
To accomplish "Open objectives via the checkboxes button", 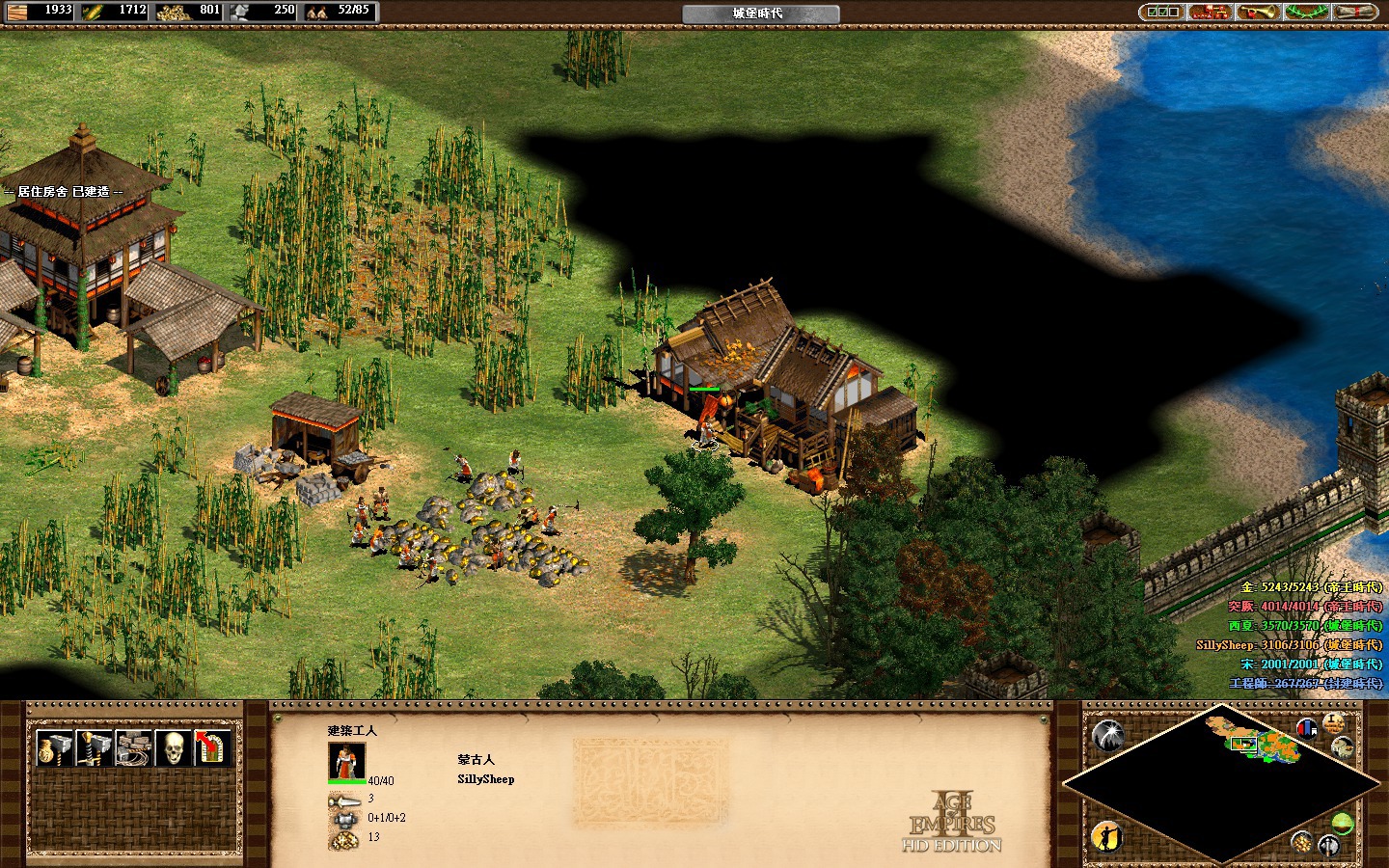I will point(1160,12).
